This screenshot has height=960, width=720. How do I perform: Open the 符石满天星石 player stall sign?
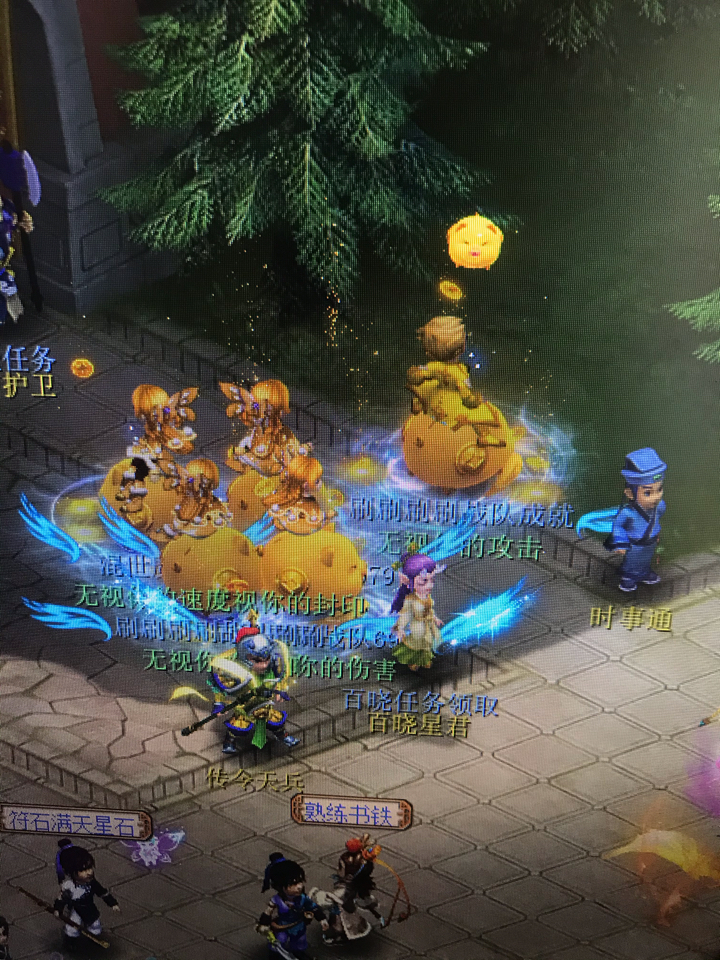click(x=74, y=824)
